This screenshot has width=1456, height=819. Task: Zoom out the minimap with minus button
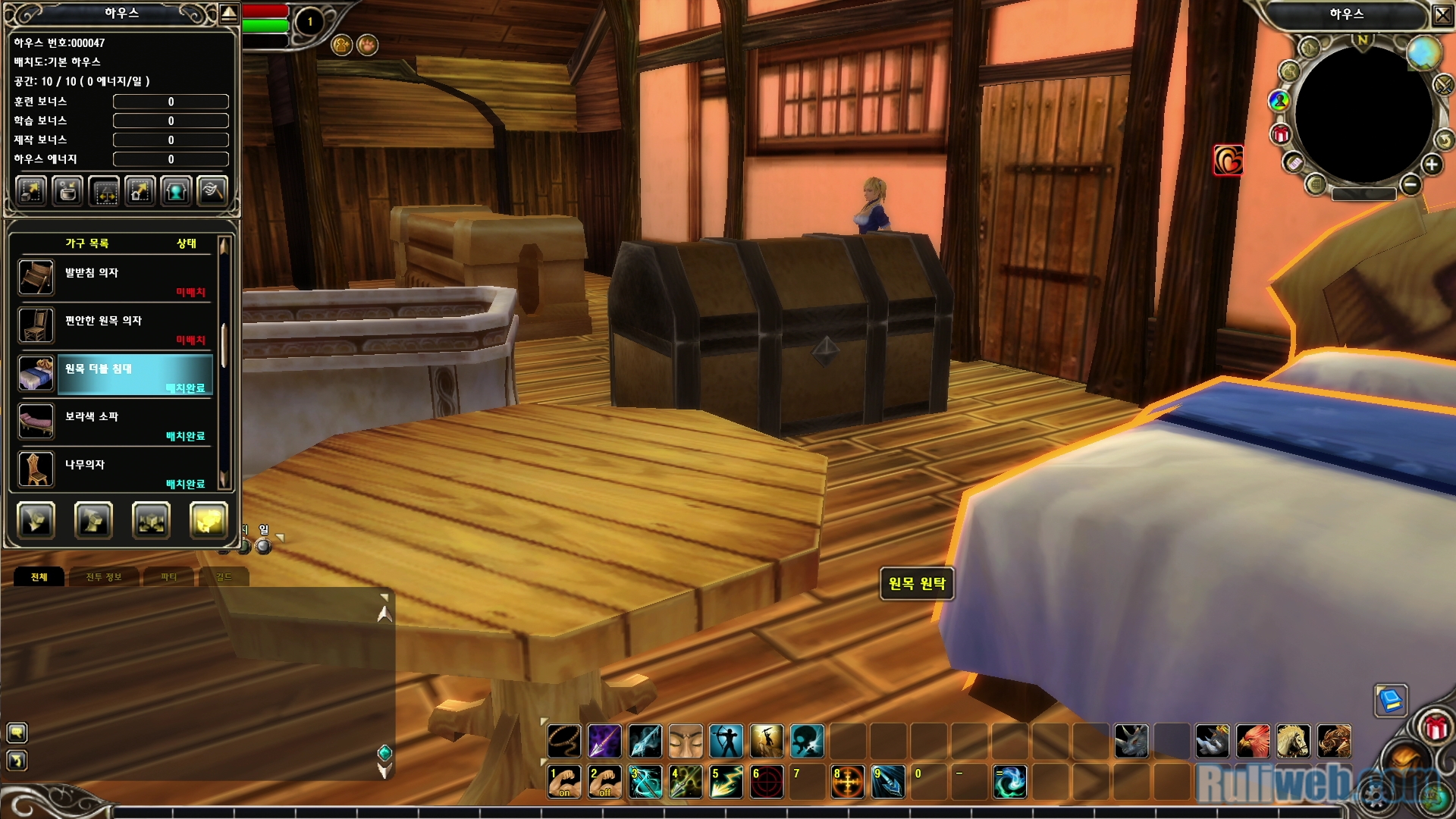[1410, 184]
